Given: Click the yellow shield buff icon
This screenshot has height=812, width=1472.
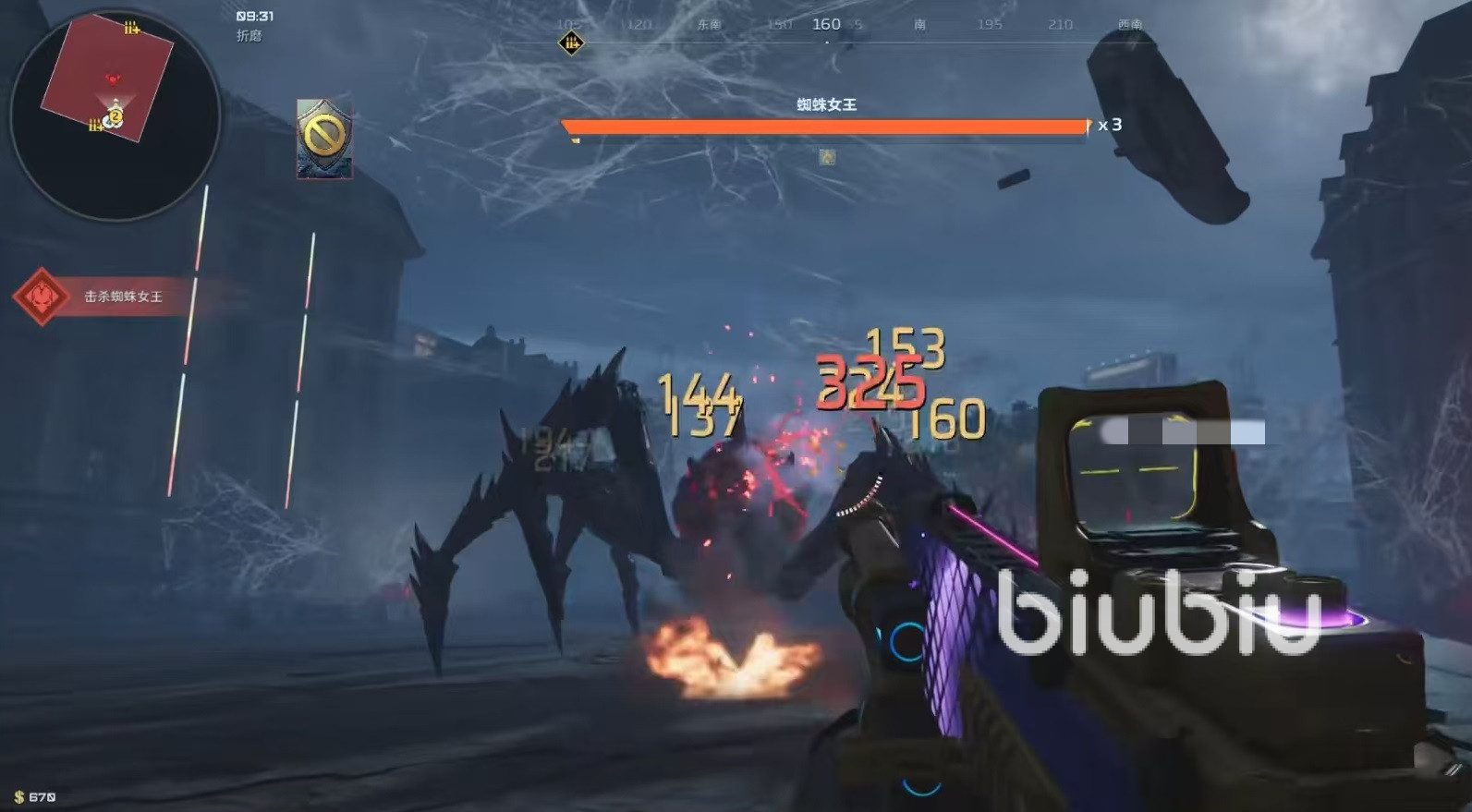Looking at the screenshot, I should click(x=324, y=139).
